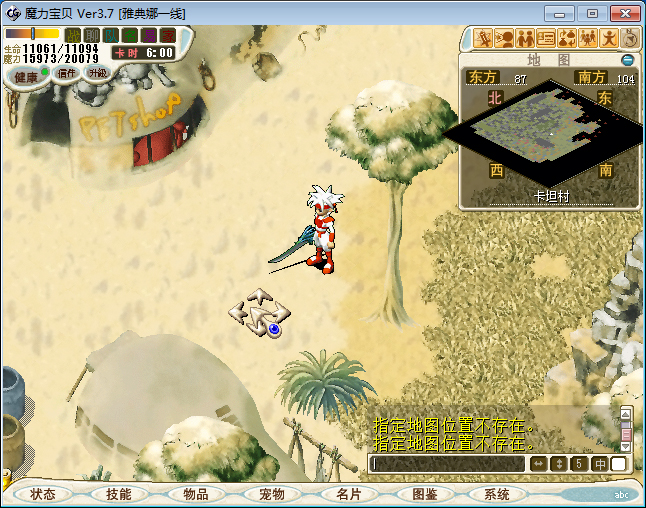Collapse the map panel with the blue minus button
Viewport: 646px width, 508px height.
tap(628, 60)
